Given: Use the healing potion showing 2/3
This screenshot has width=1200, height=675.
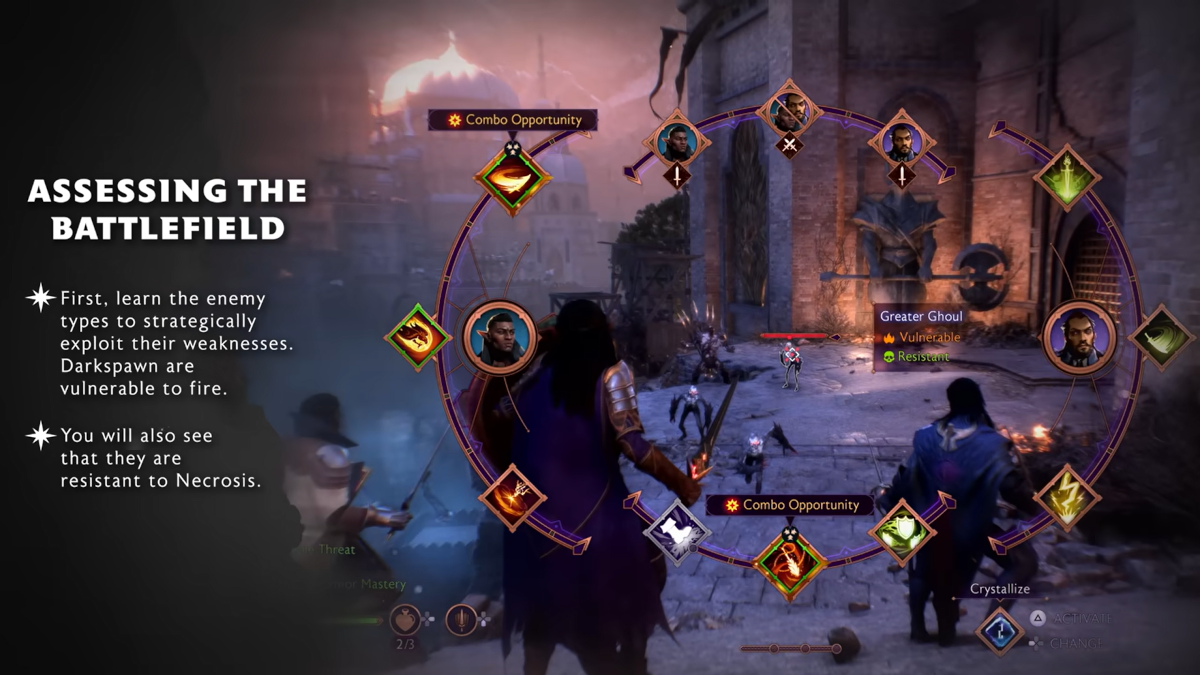Looking at the screenshot, I should coord(404,620).
